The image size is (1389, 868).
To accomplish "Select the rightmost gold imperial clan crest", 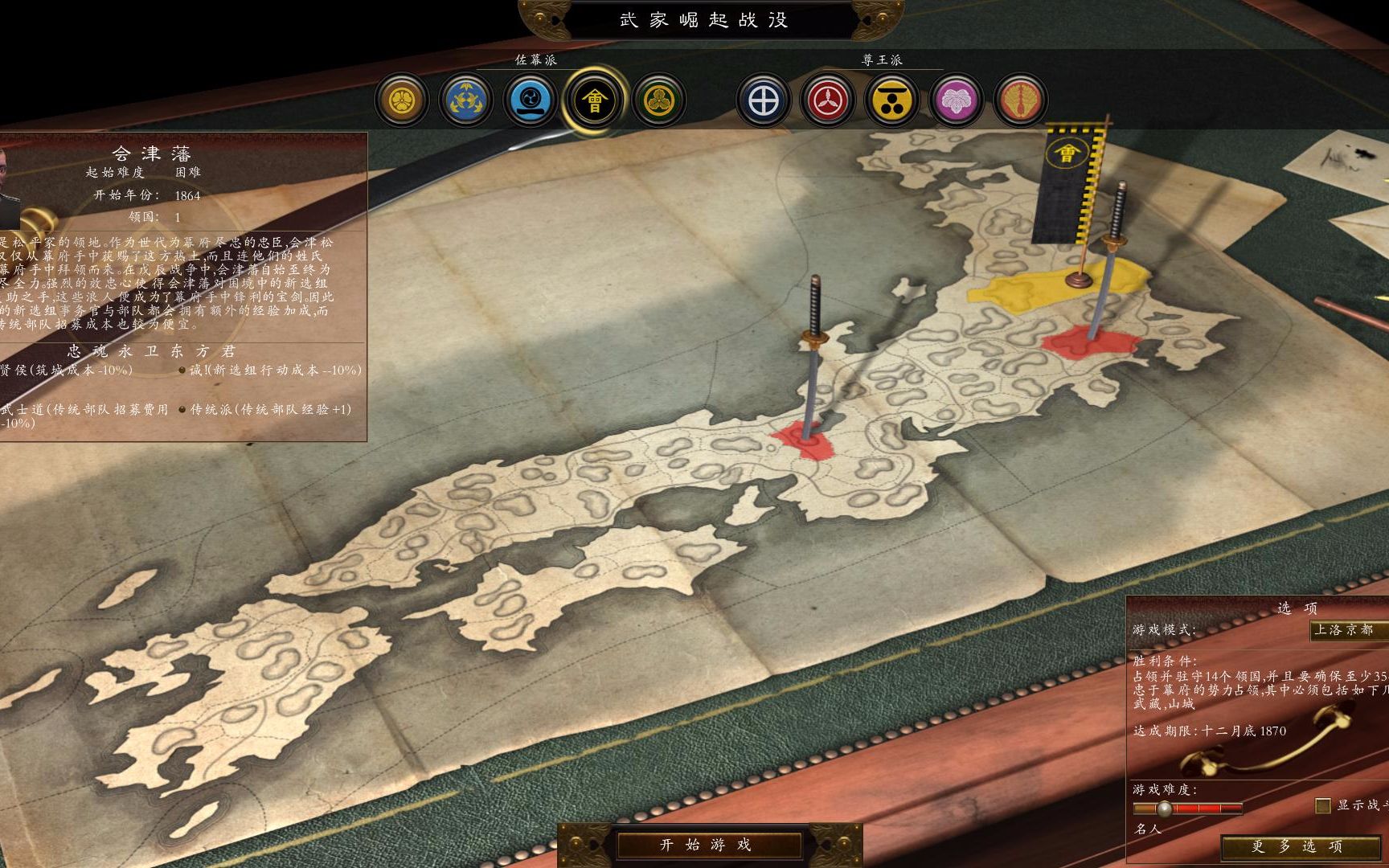I will tap(1021, 100).
